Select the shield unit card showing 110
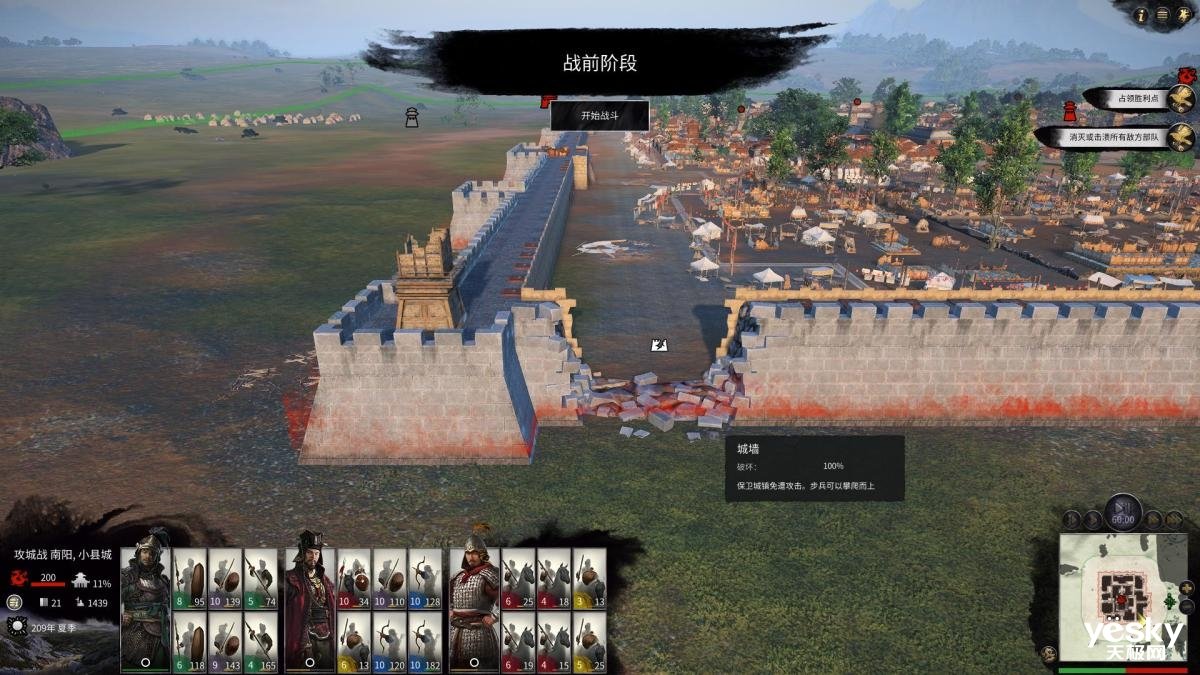 tap(389, 579)
